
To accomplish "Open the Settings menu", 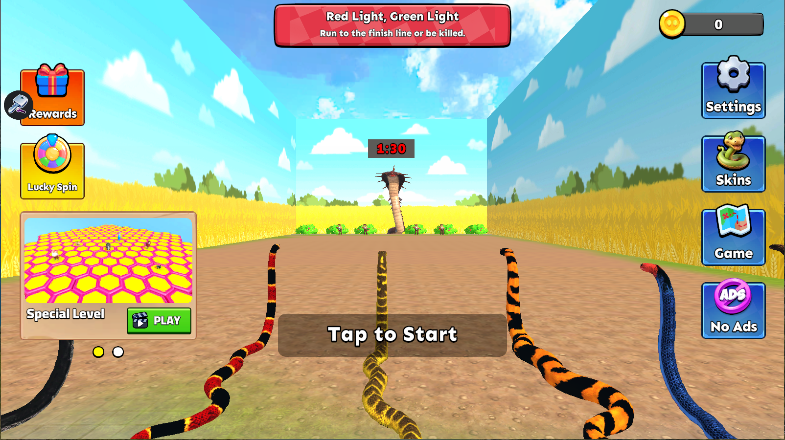I will coord(733,90).
